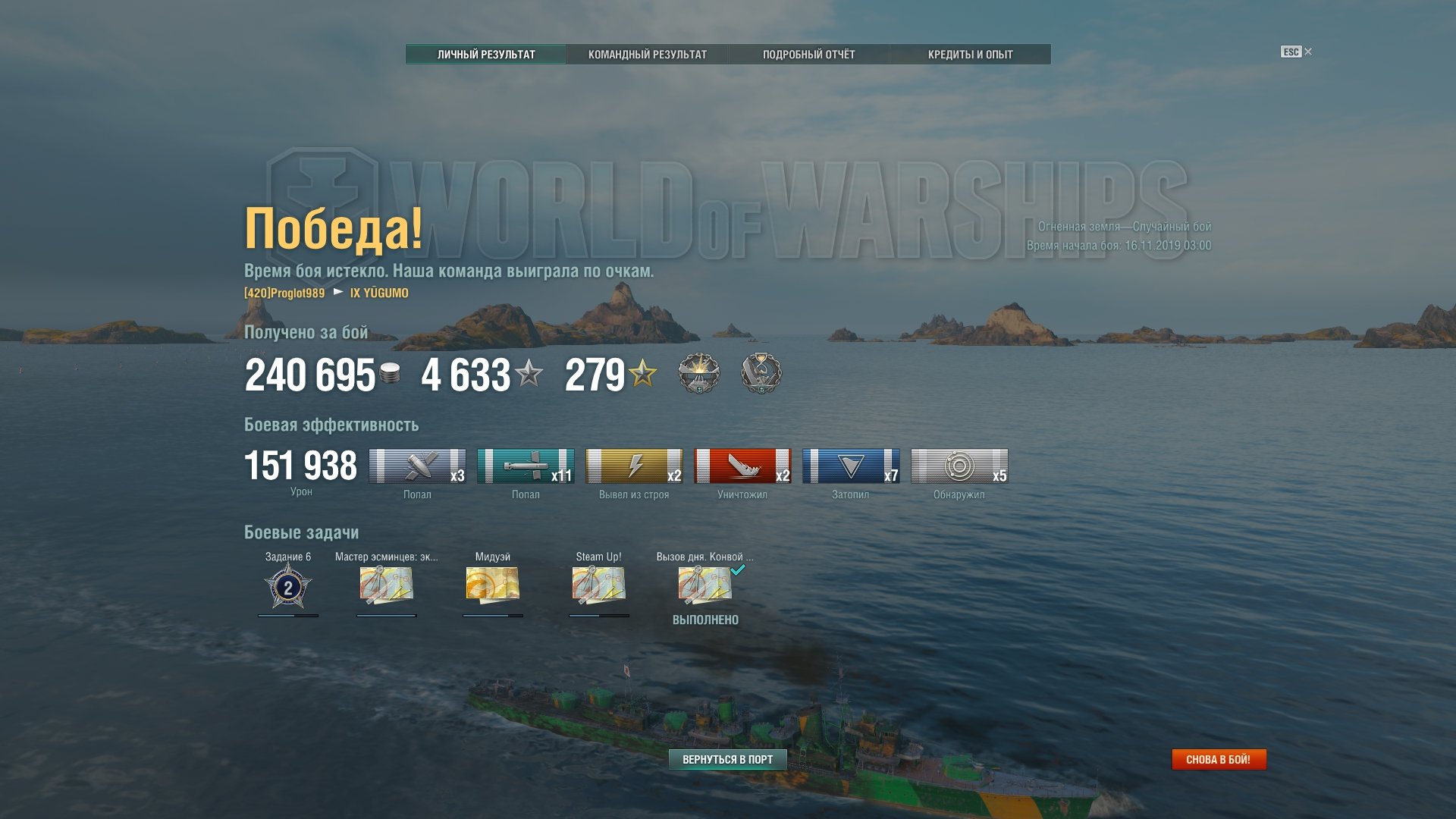Close the results screen with the ESC button

(1295, 52)
